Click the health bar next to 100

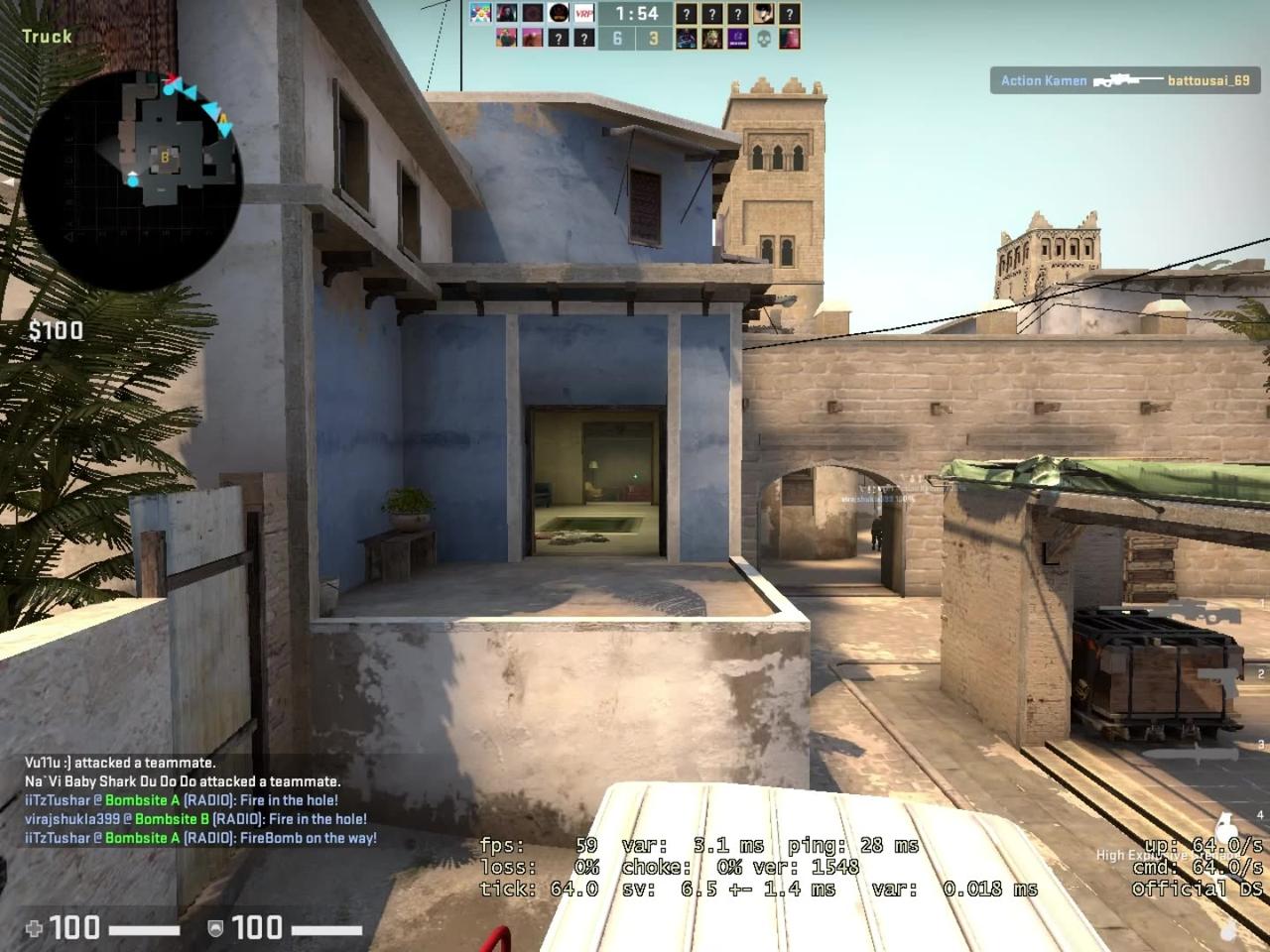point(146,929)
